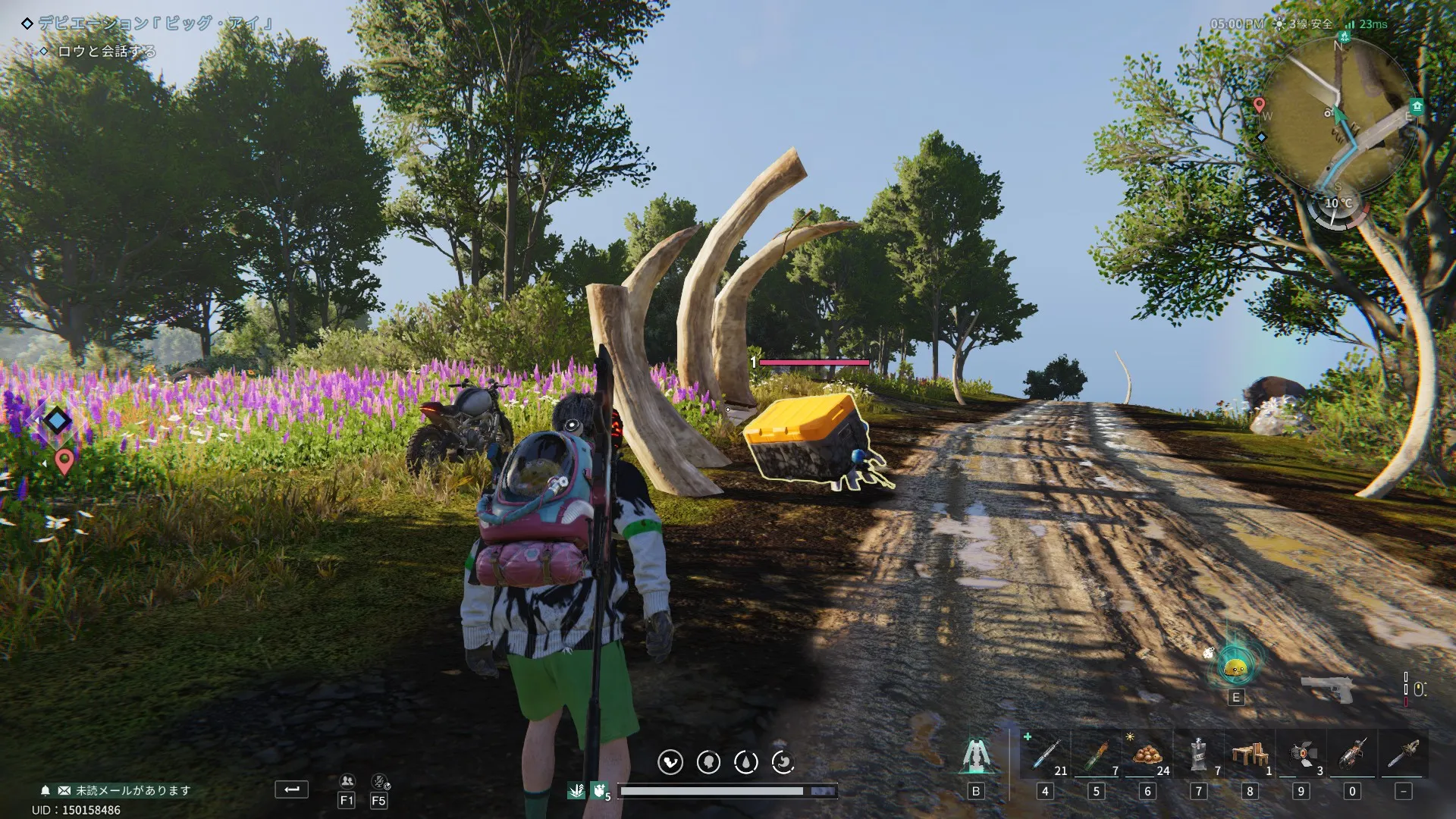Open the team members icon

pyautogui.click(x=347, y=782)
